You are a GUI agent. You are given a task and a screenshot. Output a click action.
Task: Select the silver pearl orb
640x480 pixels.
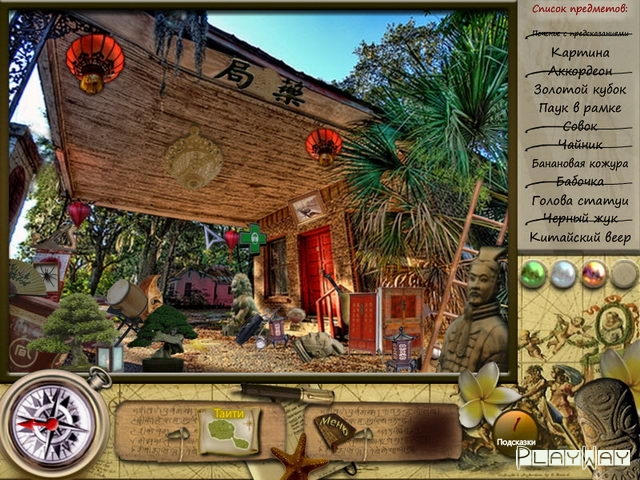click(x=564, y=272)
